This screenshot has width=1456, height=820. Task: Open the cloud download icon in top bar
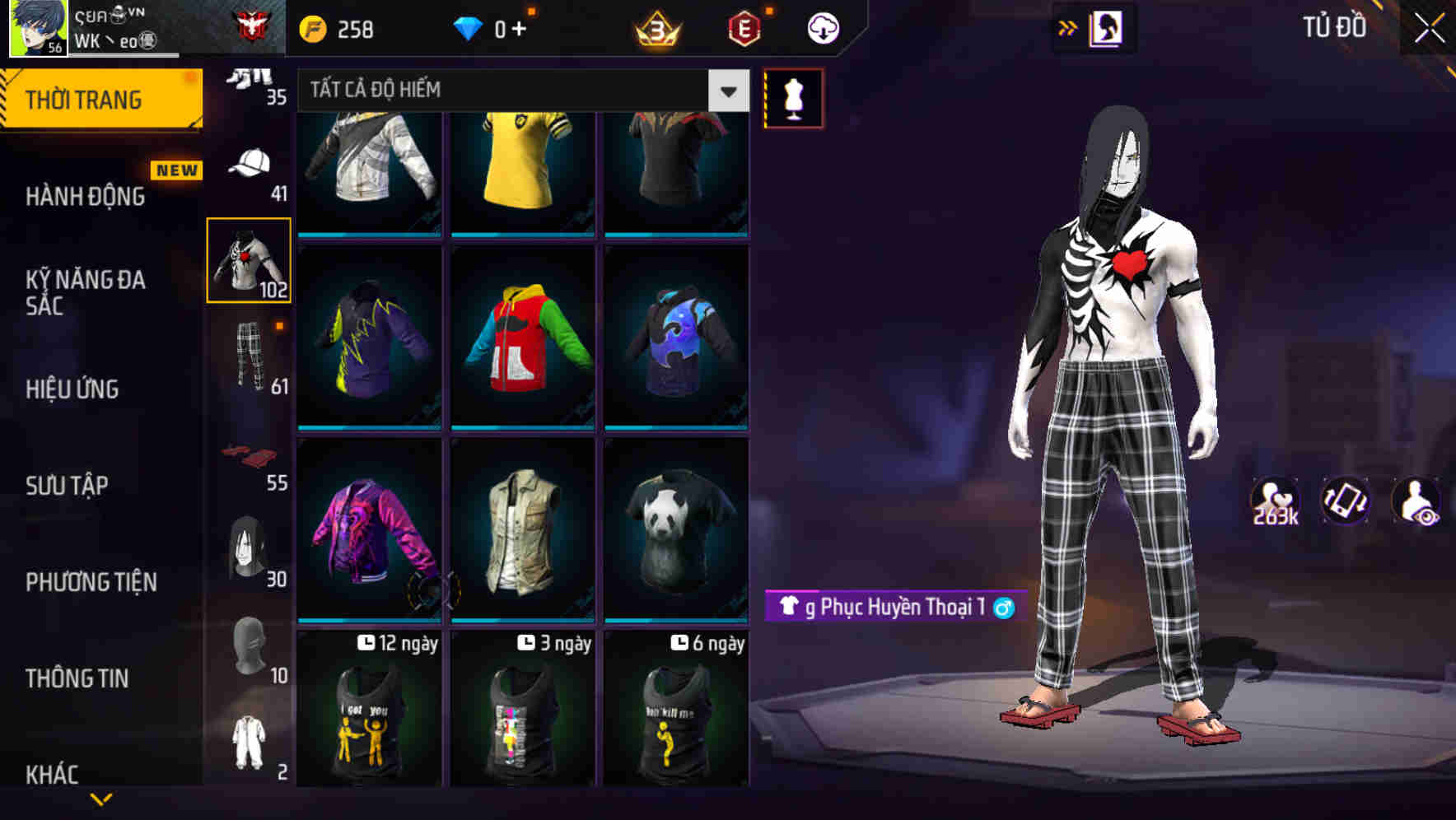tap(821, 26)
